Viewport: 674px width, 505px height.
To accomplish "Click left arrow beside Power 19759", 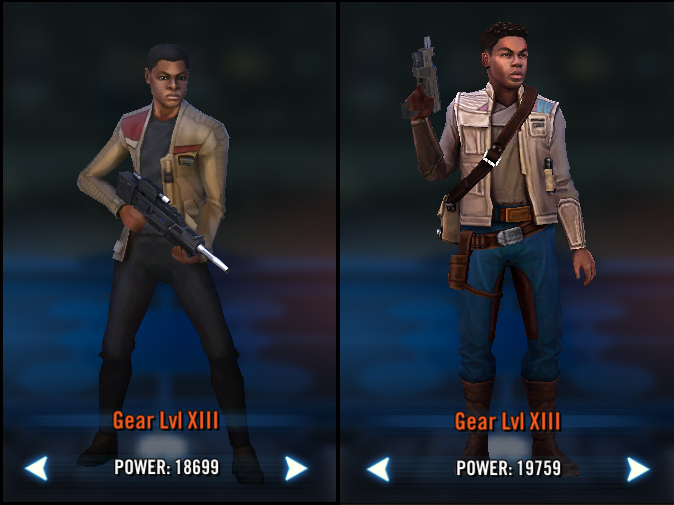I will point(378,468).
